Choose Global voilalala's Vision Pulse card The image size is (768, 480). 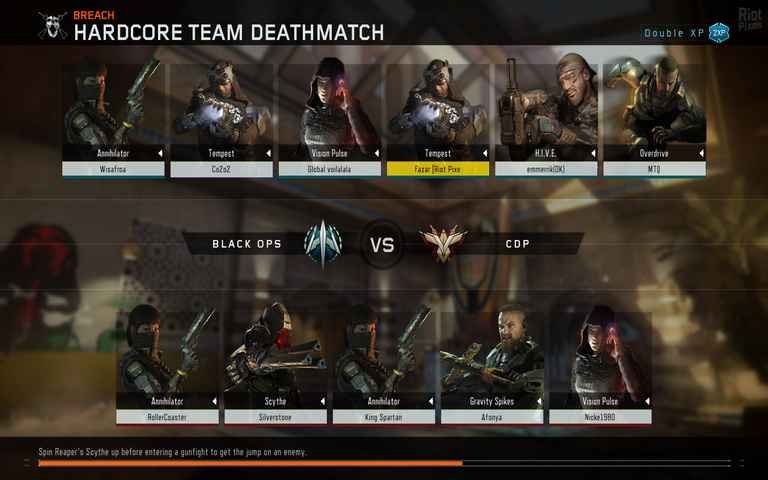tap(330, 120)
